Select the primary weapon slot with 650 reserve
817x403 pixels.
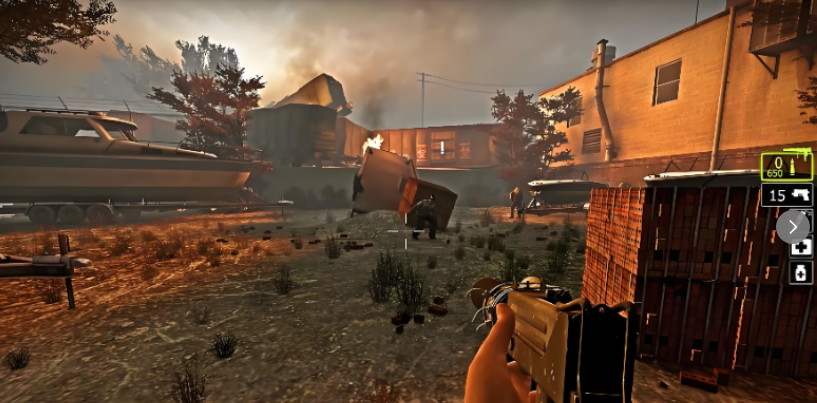click(x=786, y=165)
